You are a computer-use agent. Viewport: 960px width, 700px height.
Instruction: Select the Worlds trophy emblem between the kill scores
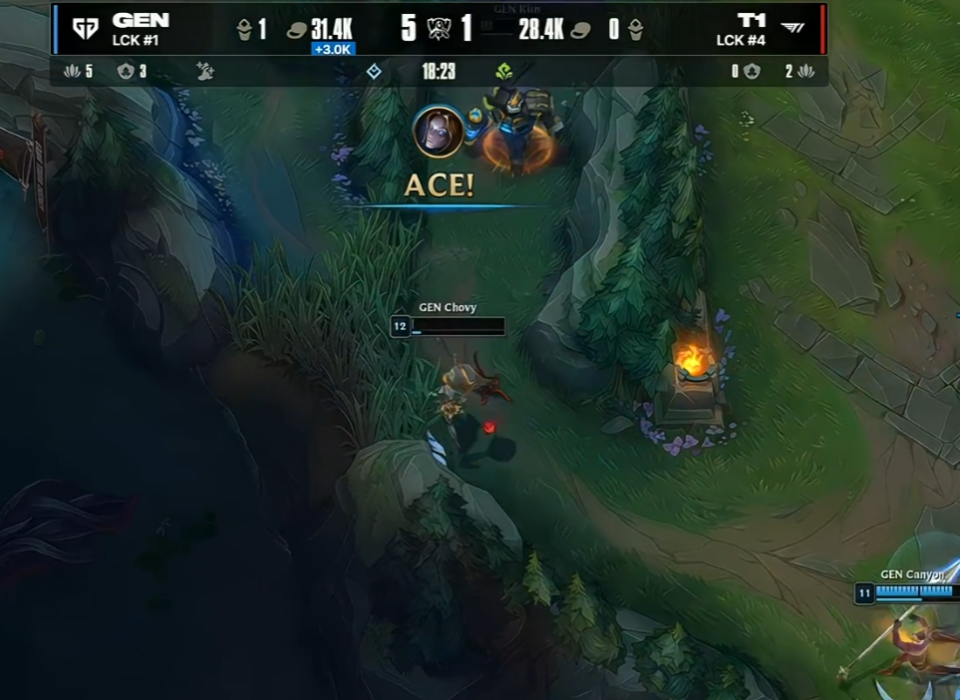click(438, 28)
